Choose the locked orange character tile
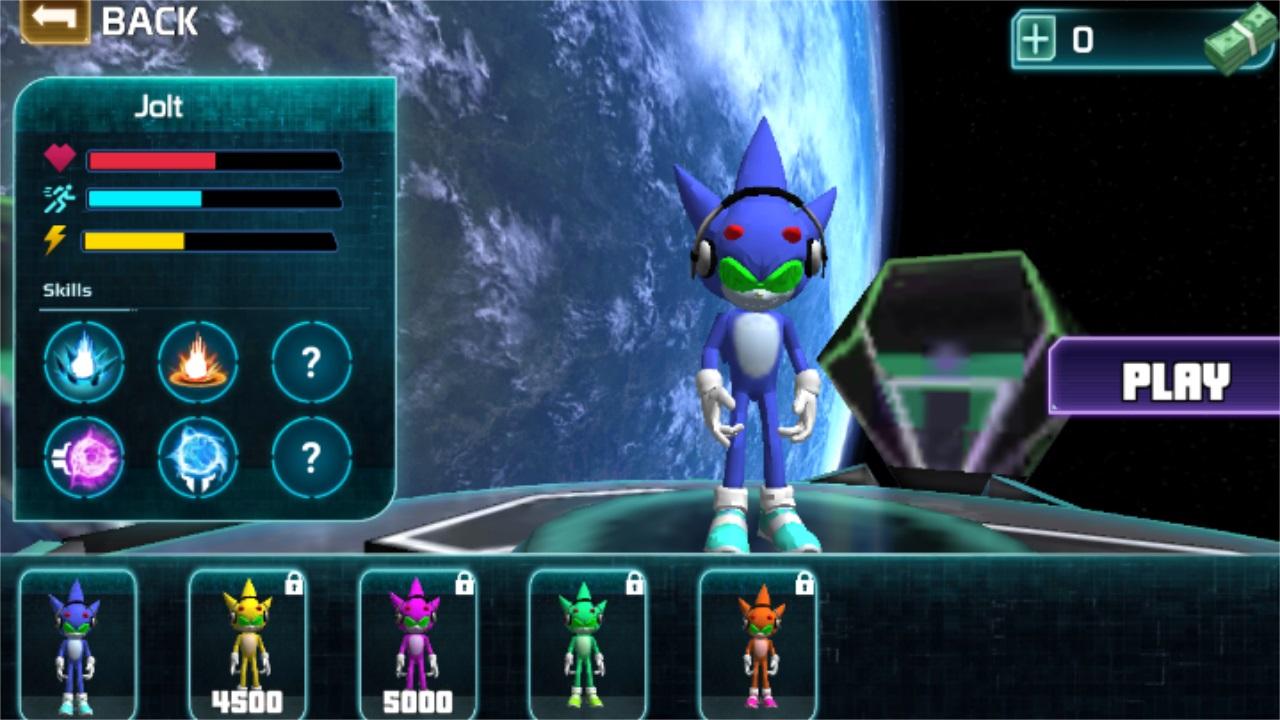The image size is (1280, 720). coord(757,642)
